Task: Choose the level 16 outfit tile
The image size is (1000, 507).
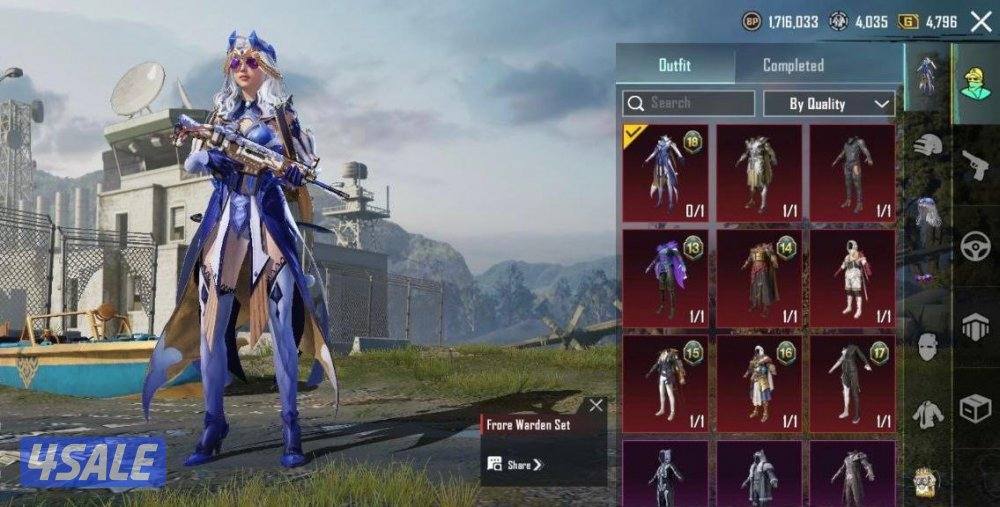Action: click(x=759, y=383)
